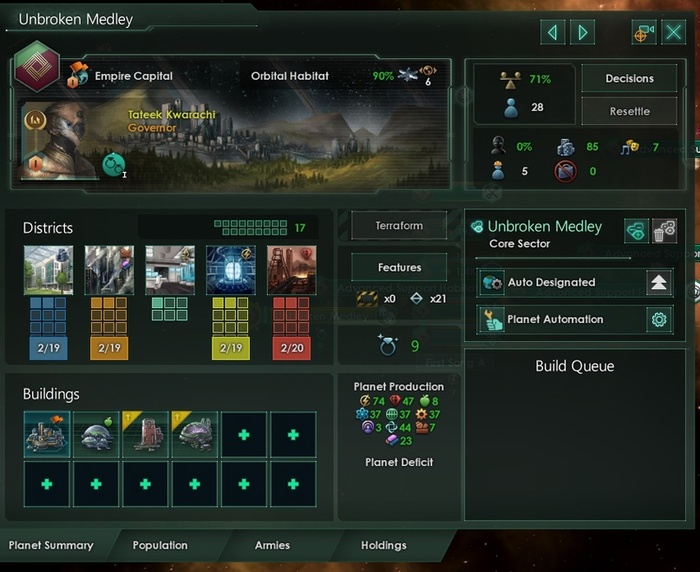Switch to the Population tab
The width and height of the screenshot is (700, 572).
point(160,545)
